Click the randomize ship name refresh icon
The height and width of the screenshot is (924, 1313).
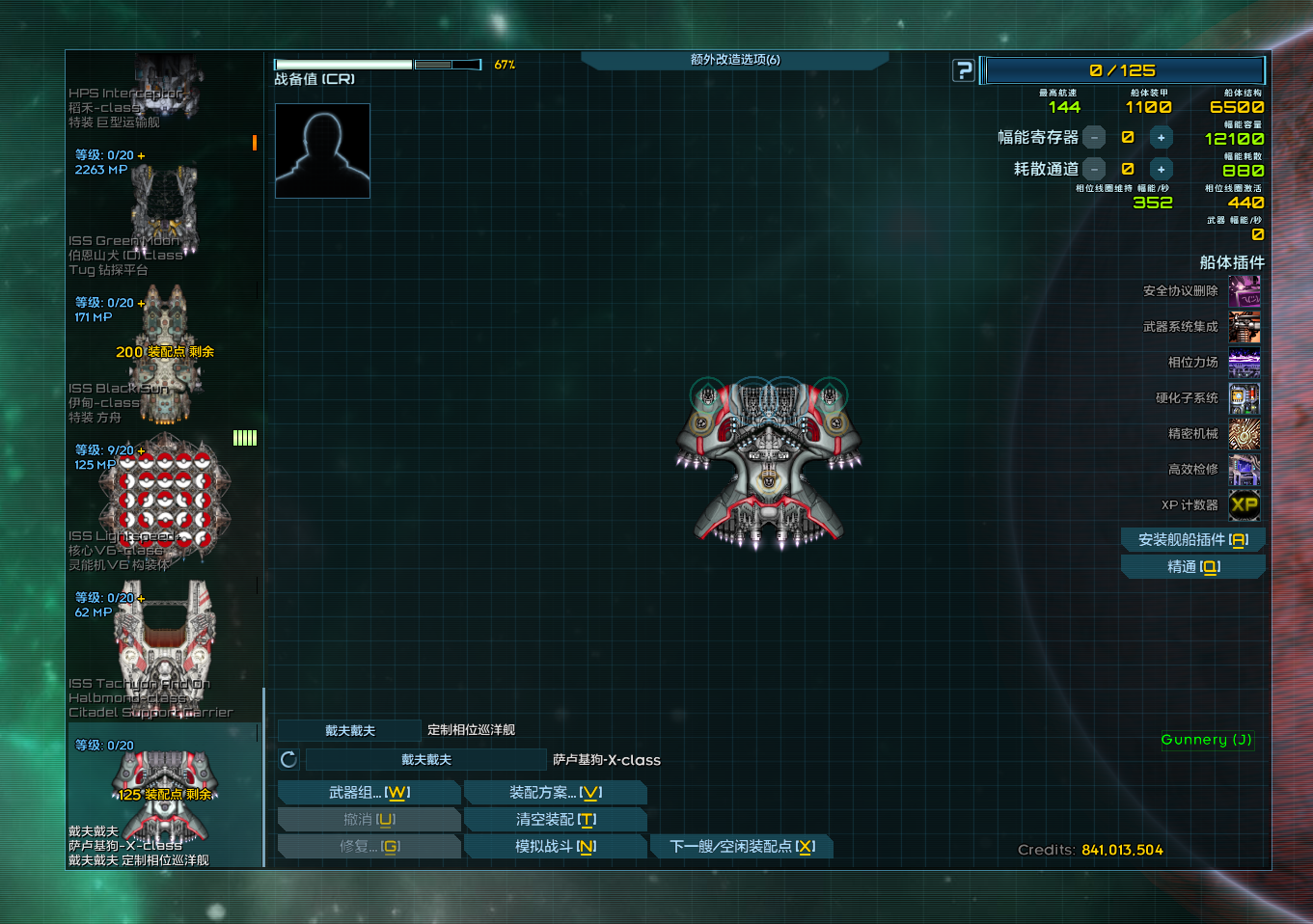point(288,760)
